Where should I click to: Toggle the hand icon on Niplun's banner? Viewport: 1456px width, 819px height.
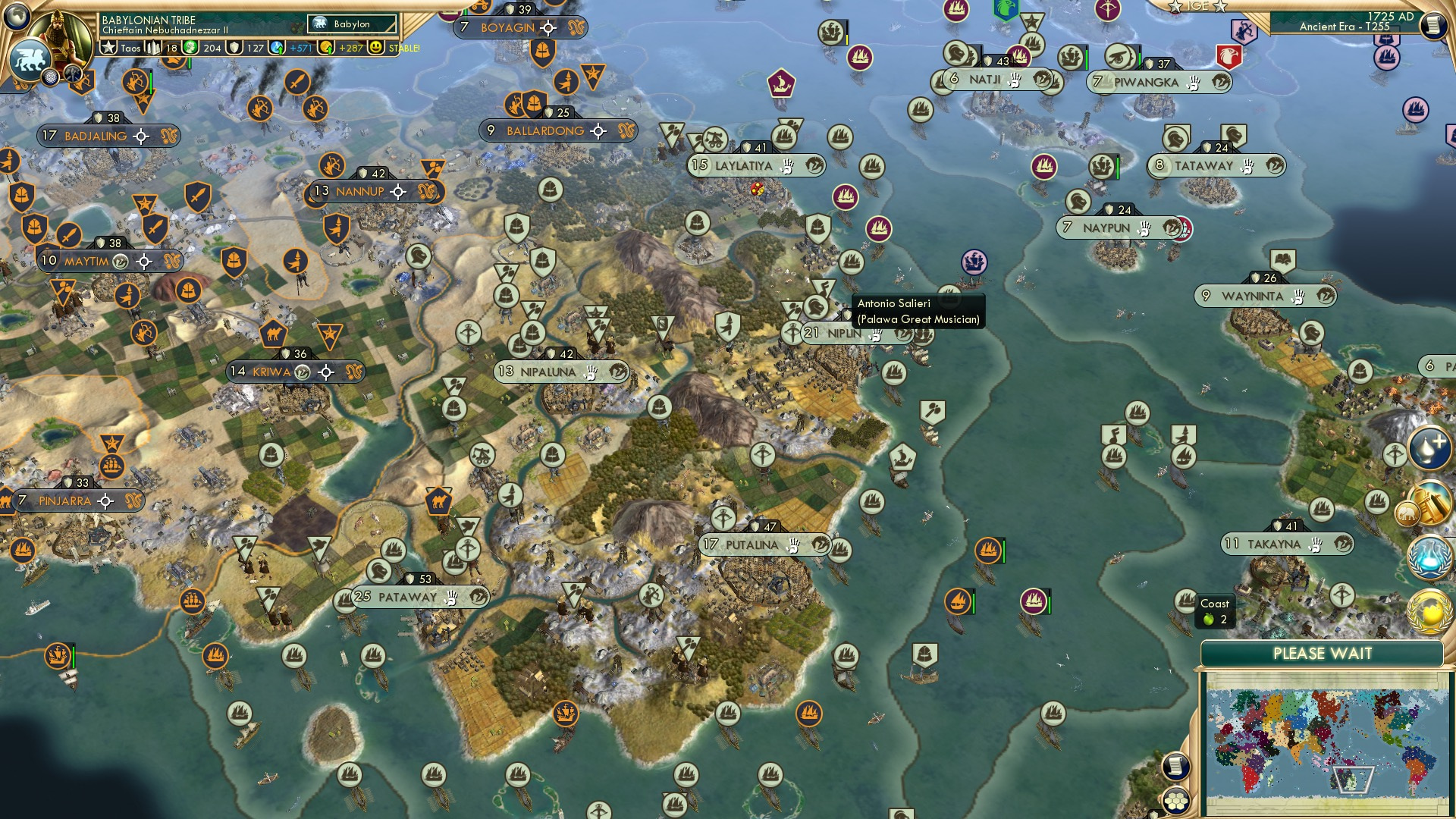874,334
